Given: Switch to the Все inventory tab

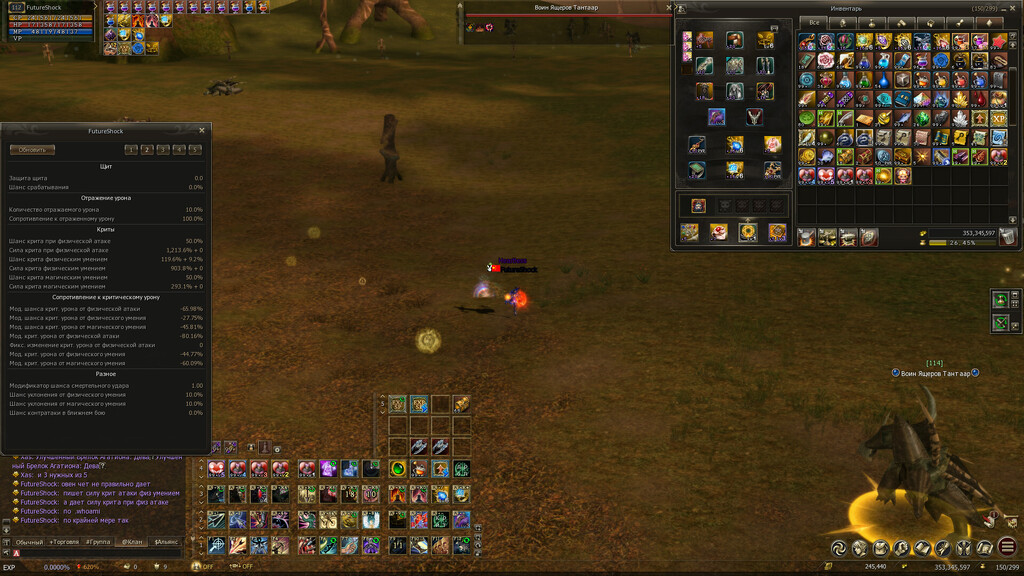Looking at the screenshot, I should tap(815, 22).
